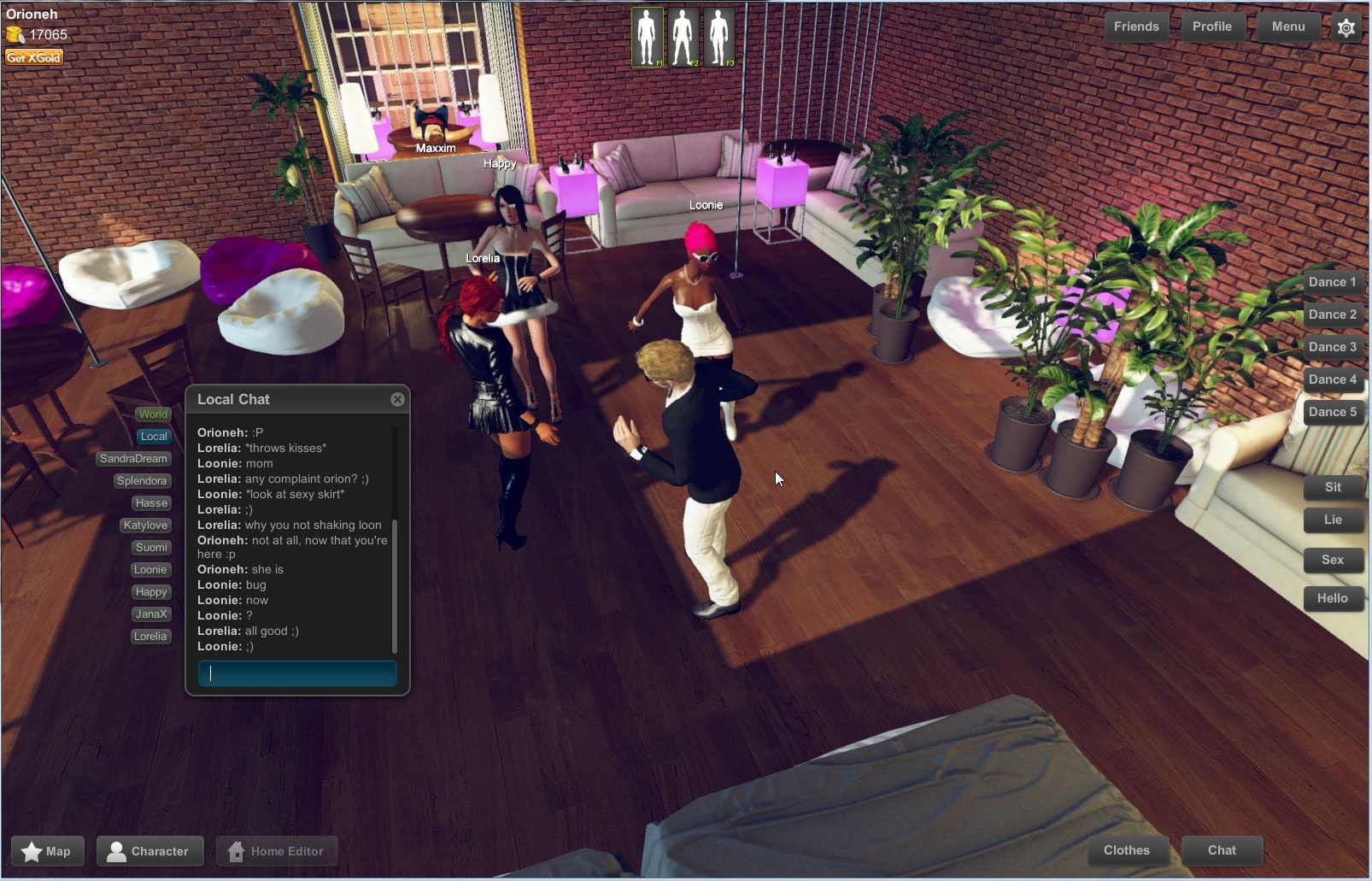Image resolution: width=1372 pixels, height=881 pixels.
Task: Select the F2 character slot
Action: click(x=683, y=35)
